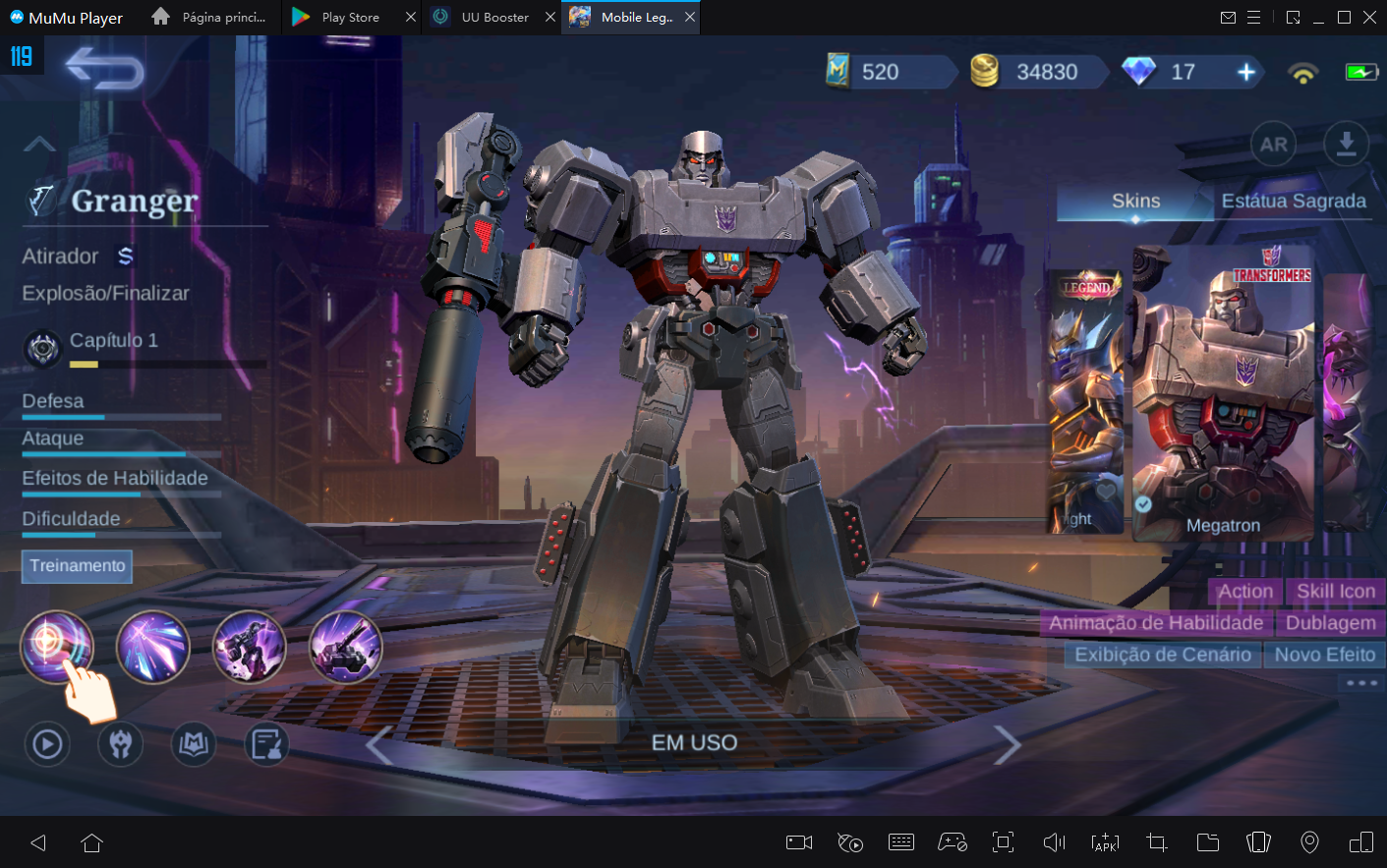Screen dimensions: 1387x868
Task: Enable the Novo Efeito option
Action: pos(1324,654)
